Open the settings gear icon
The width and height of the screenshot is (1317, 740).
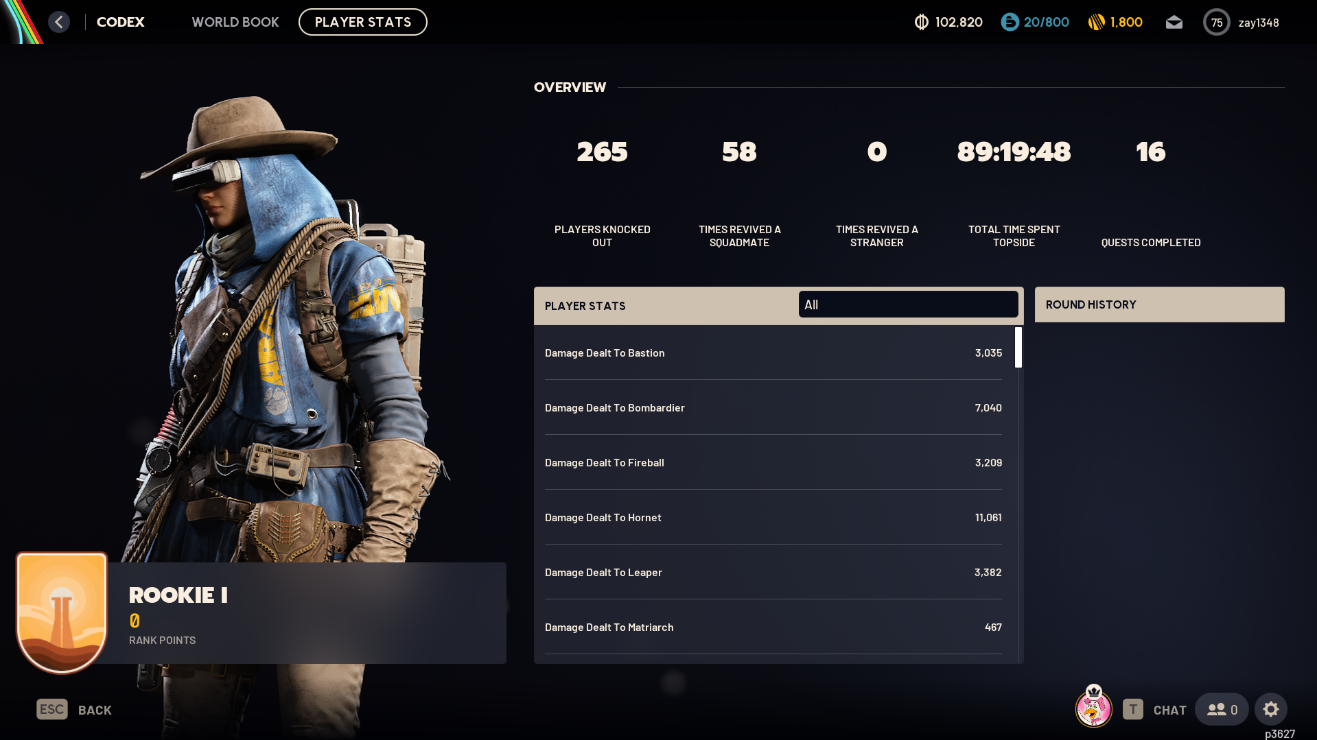[1271, 709]
